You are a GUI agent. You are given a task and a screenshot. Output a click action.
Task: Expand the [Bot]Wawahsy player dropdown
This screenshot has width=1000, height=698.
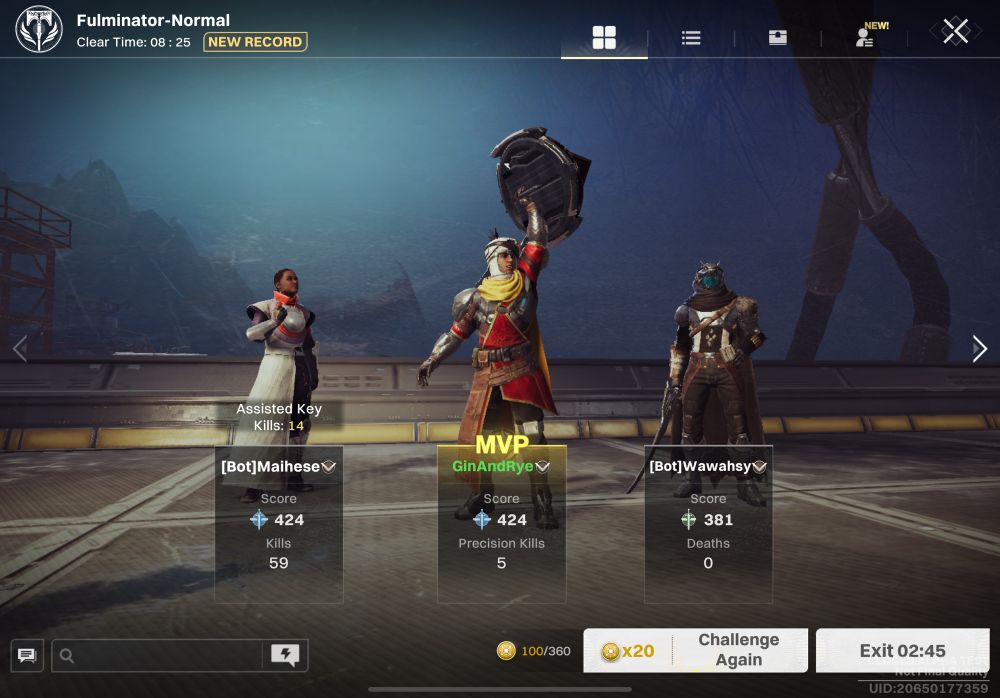tap(760, 467)
